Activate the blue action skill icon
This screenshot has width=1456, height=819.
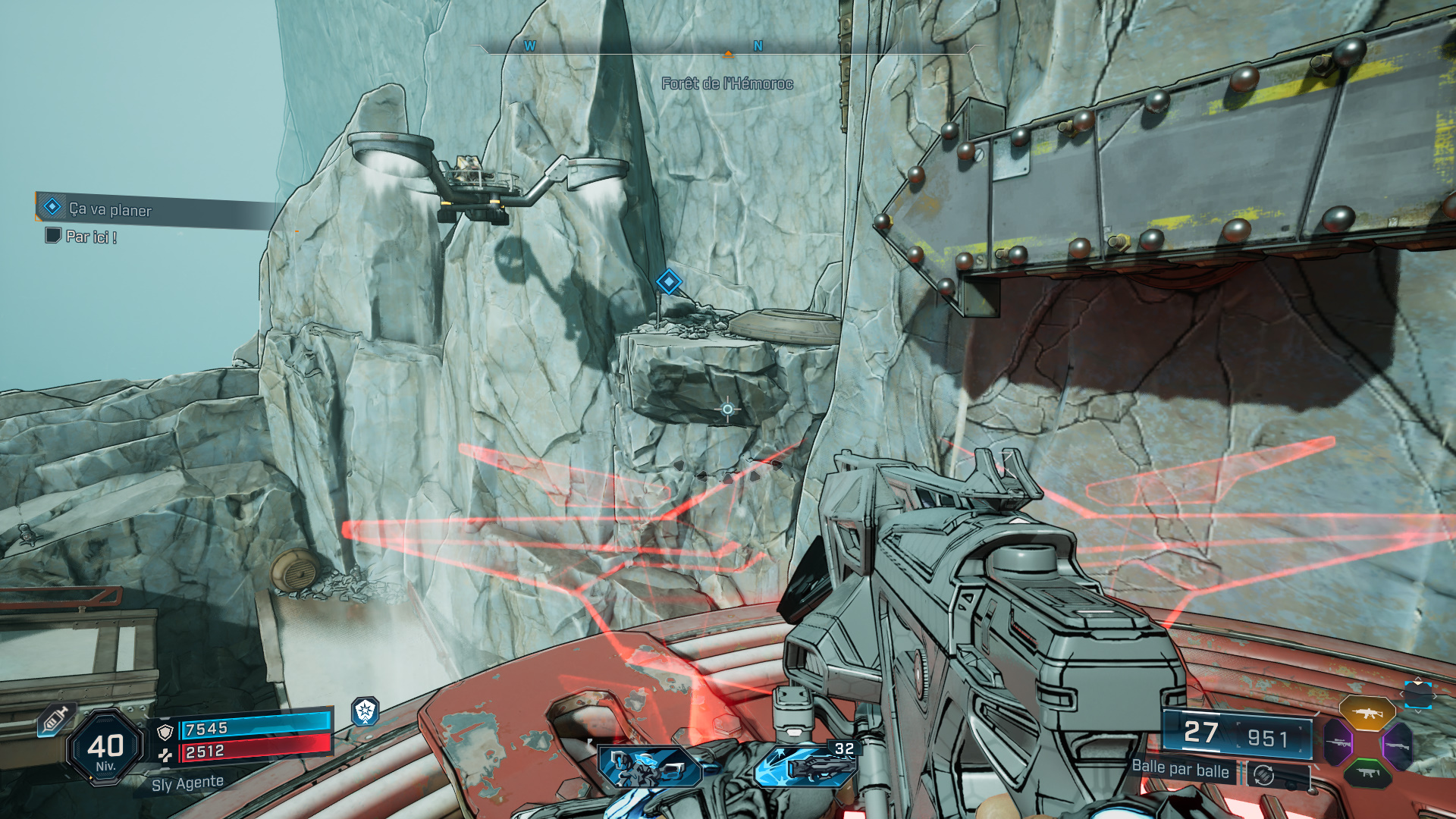click(x=650, y=767)
